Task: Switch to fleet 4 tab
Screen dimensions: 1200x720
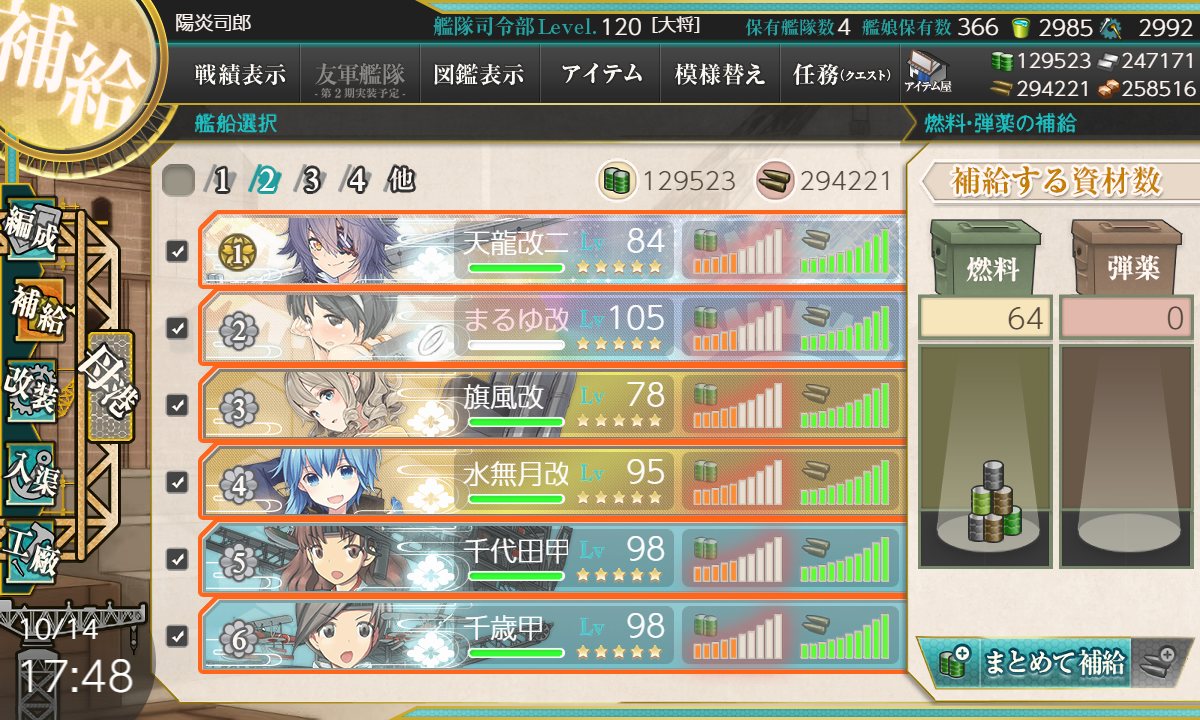Action: 357,181
